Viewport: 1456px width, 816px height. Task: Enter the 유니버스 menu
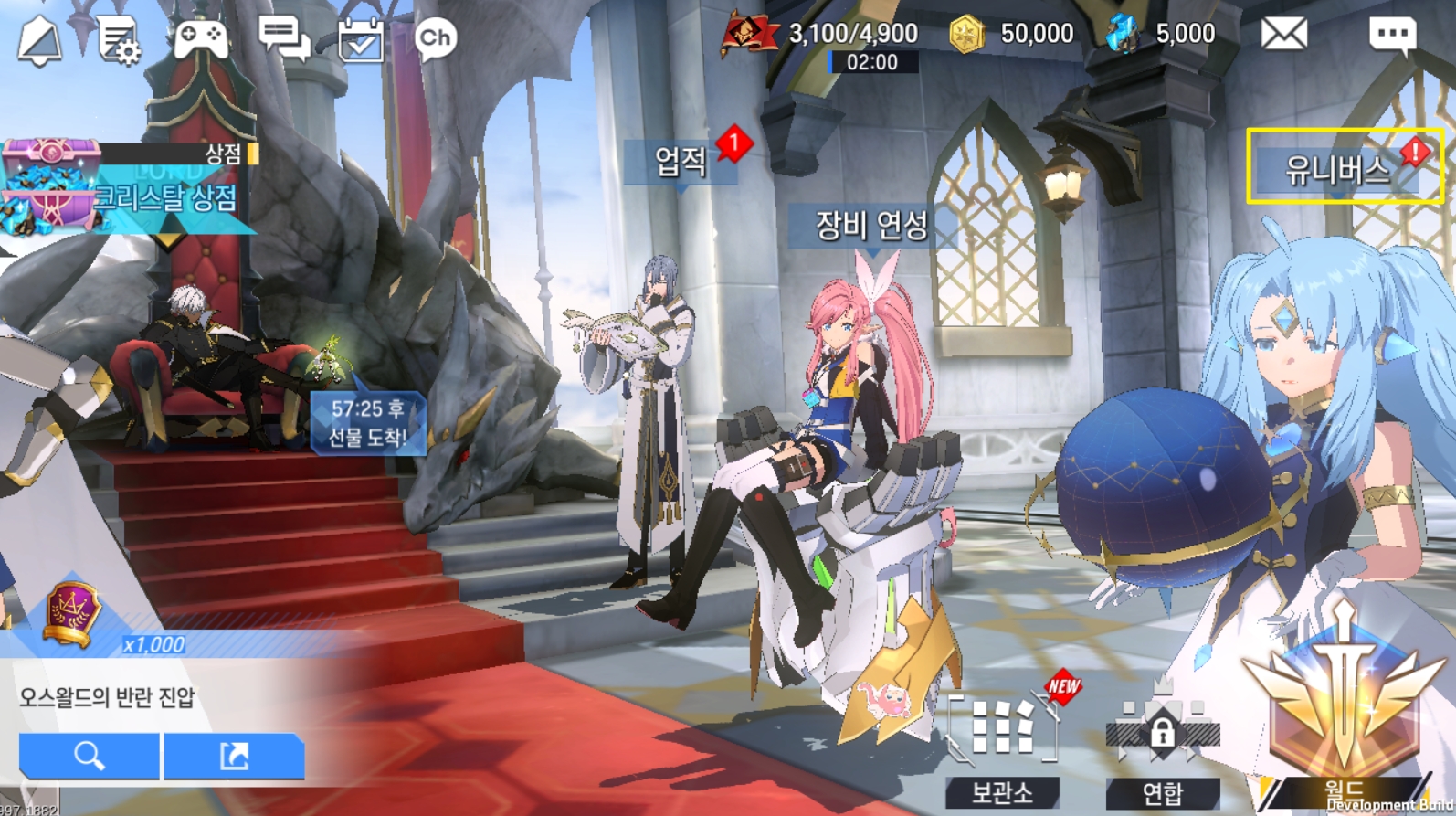(1338, 169)
